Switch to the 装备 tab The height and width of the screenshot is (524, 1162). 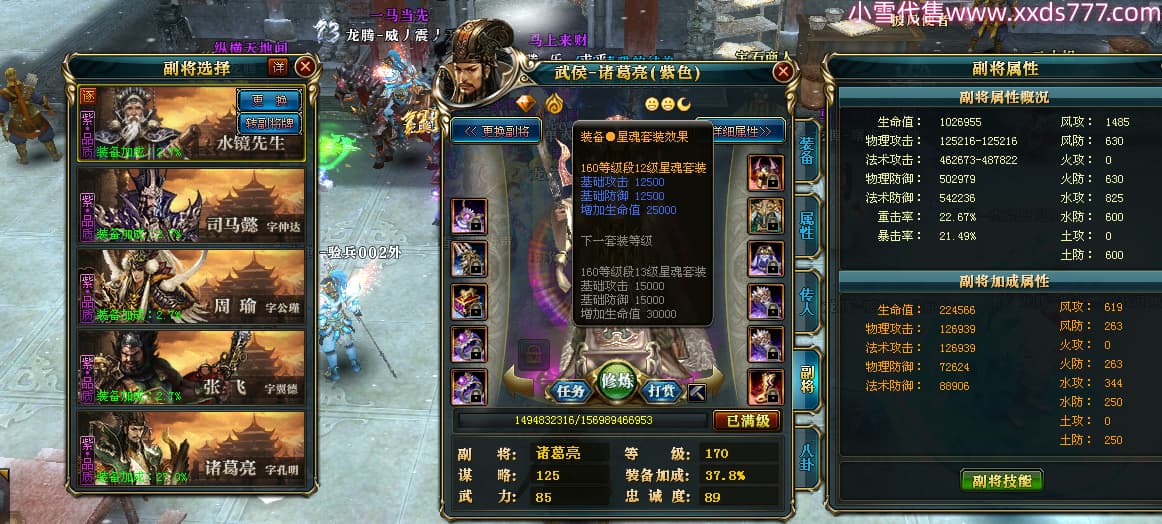click(x=807, y=153)
